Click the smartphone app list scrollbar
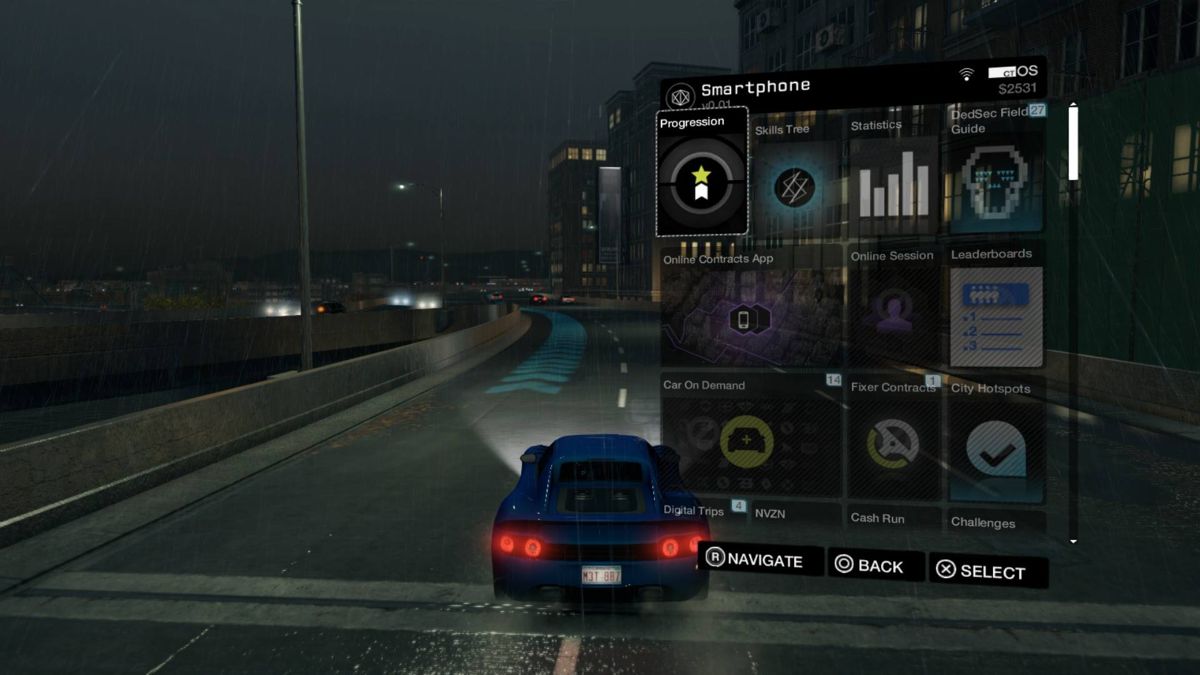Viewport: 1200px width, 675px height. click(1073, 320)
